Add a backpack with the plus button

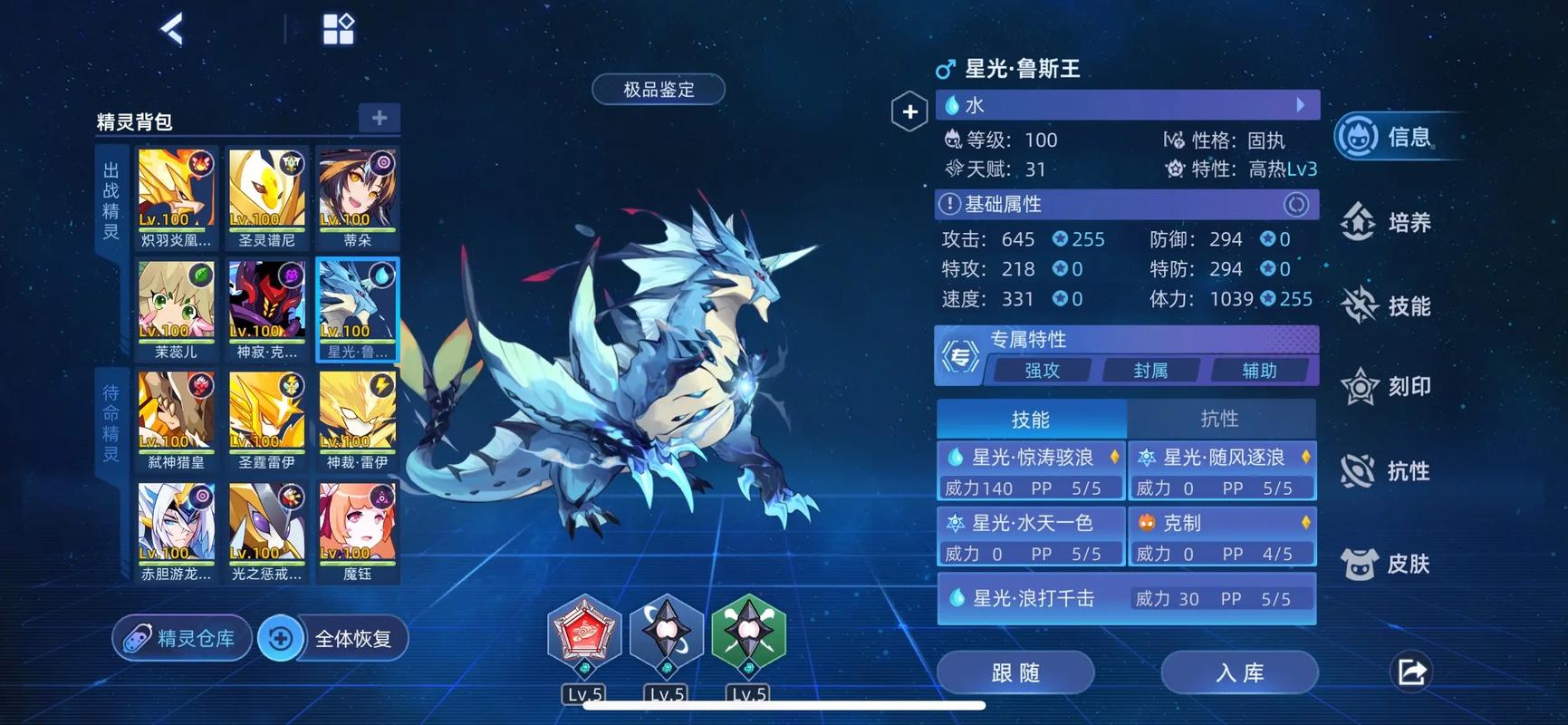[x=379, y=118]
